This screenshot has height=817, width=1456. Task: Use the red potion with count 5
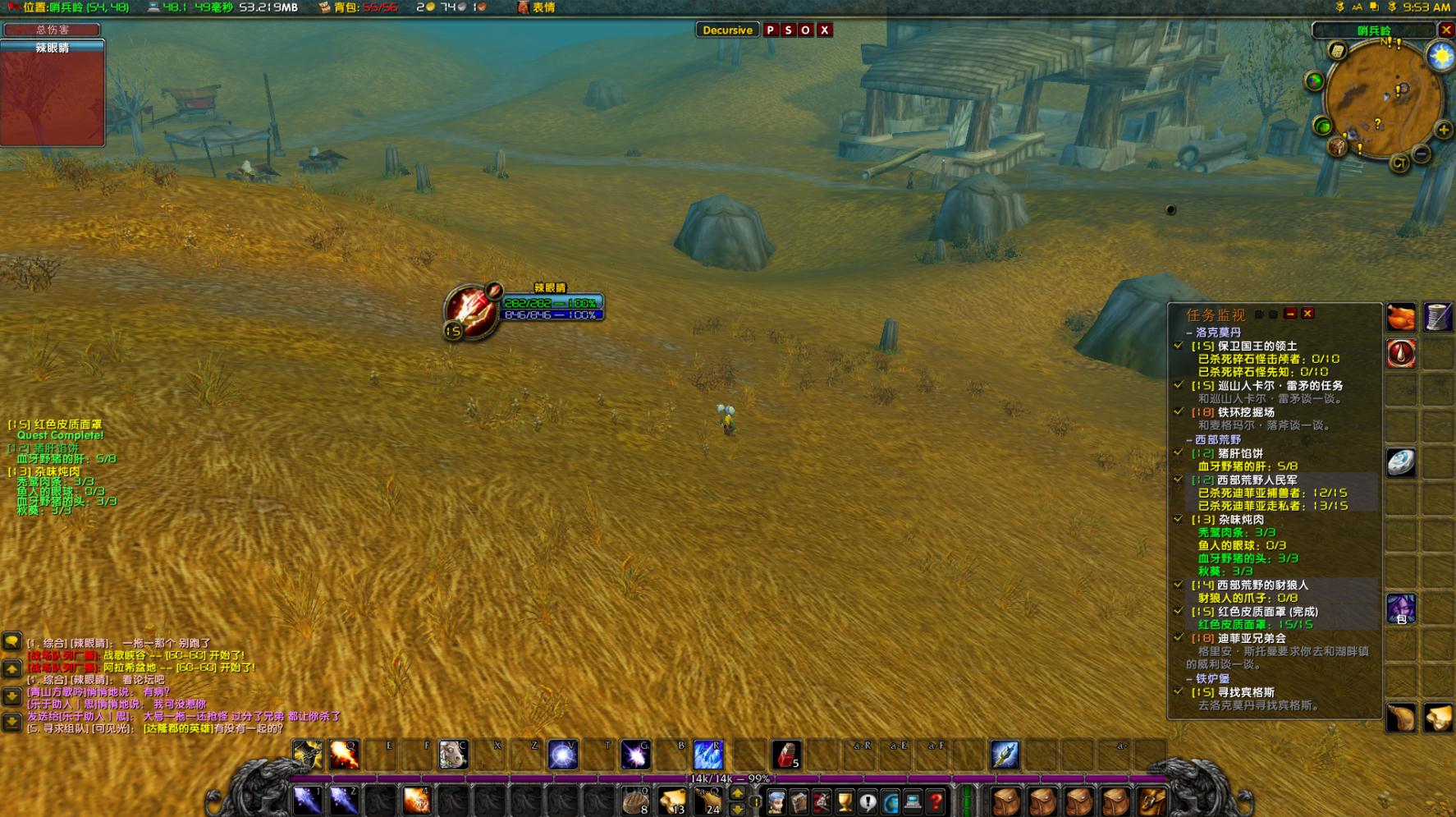pos(786,755)
